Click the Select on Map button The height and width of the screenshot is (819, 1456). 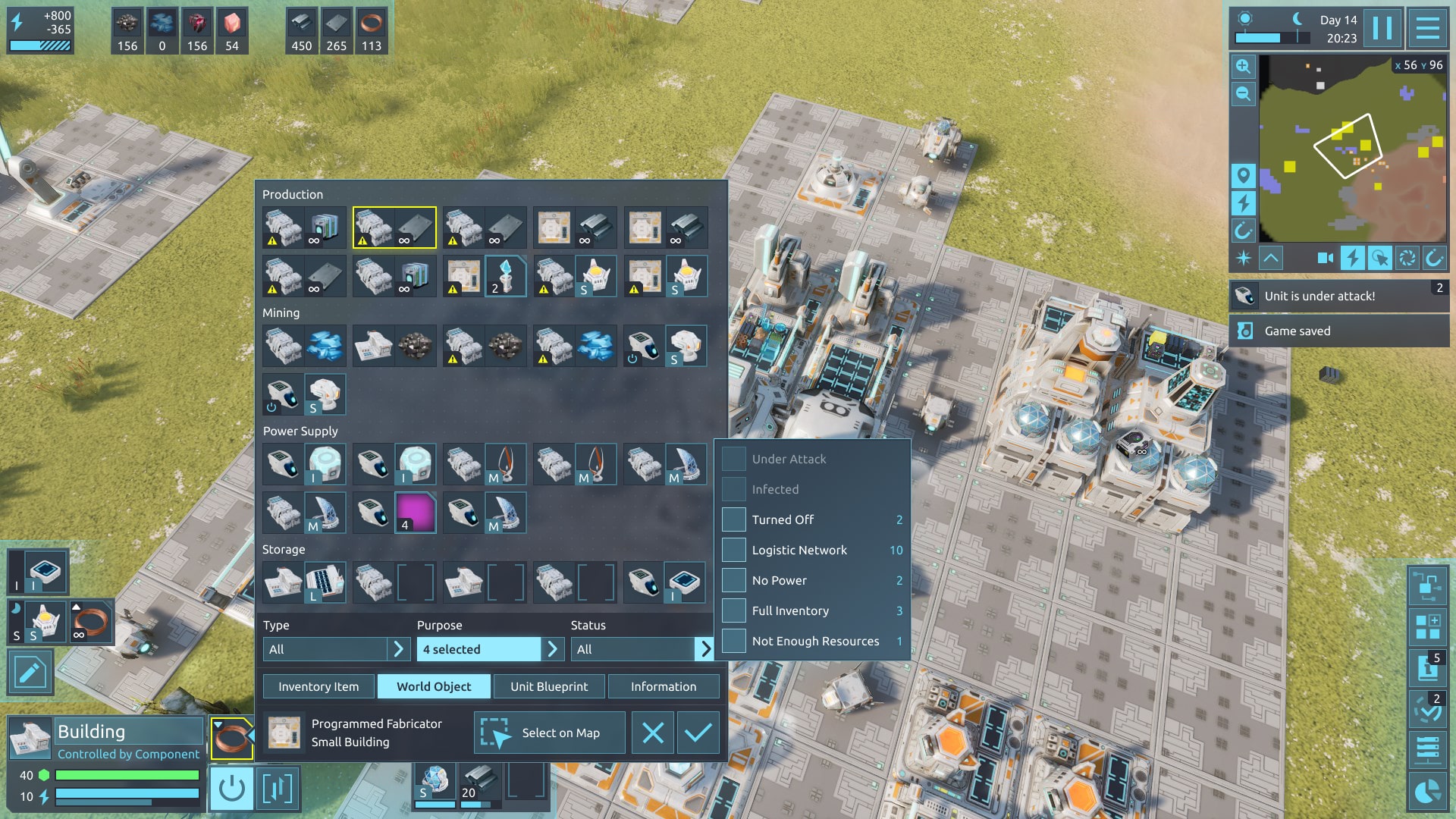(550, 733)
